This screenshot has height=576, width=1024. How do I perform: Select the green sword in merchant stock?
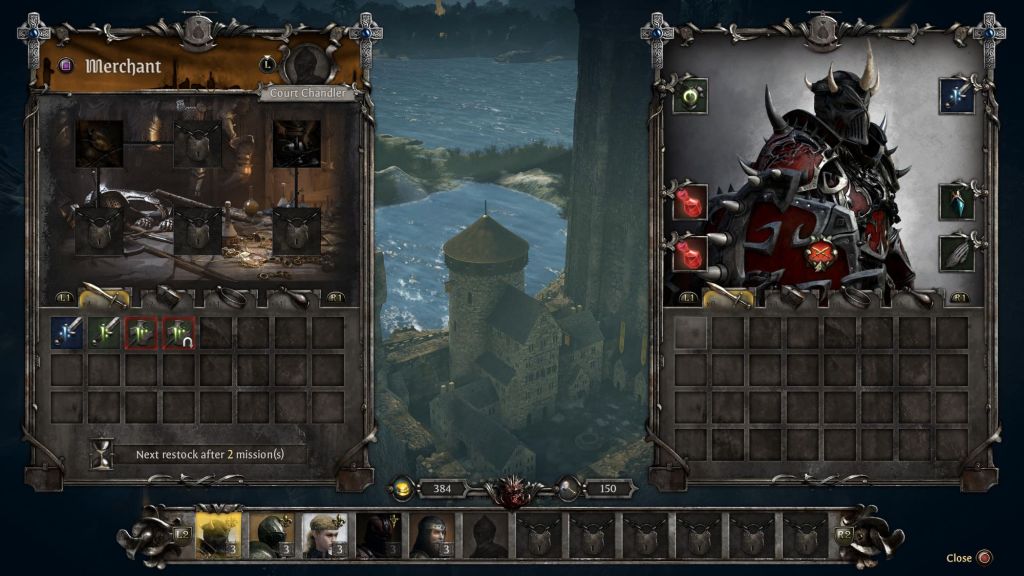tap(104, 333)
